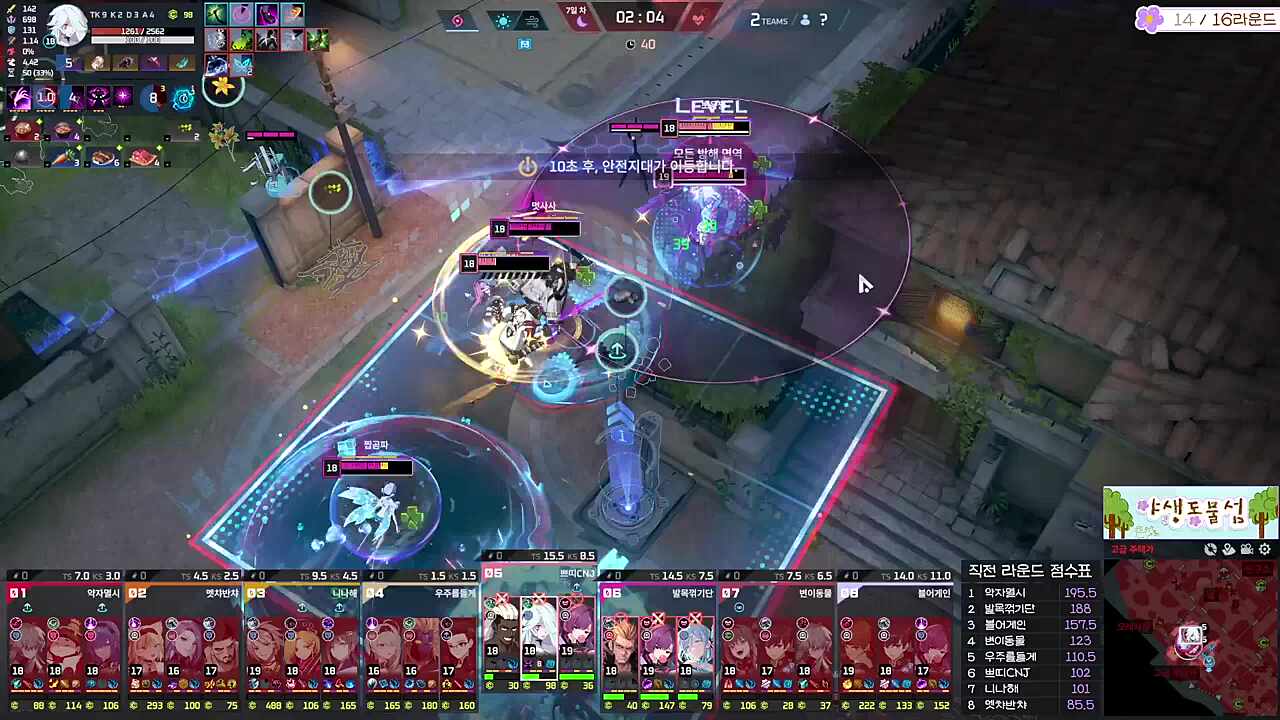Select team 08 panel 블어게인
Screen dimensions: 1280x720
tap(895, 638)
